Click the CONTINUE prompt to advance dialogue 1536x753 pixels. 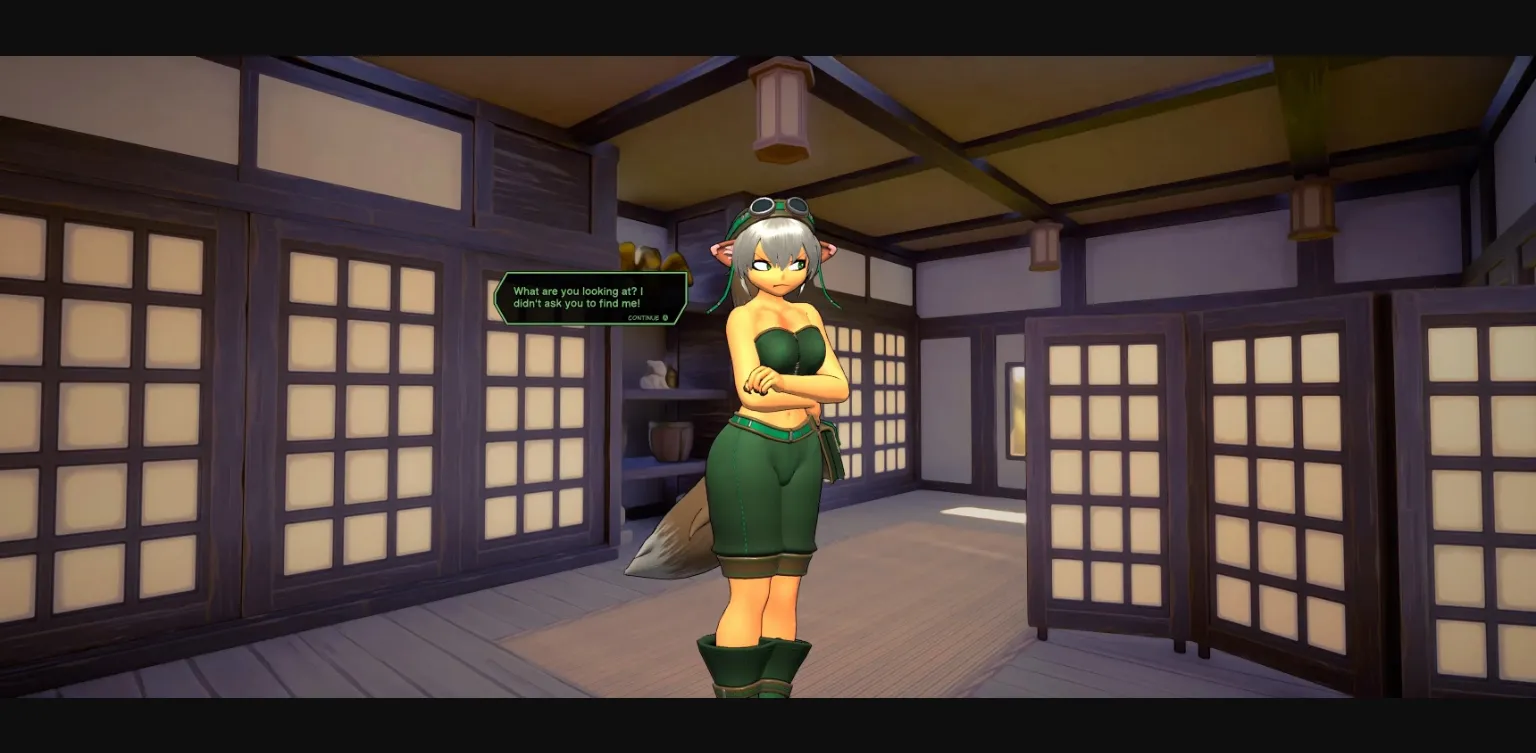tap(644, 317)
